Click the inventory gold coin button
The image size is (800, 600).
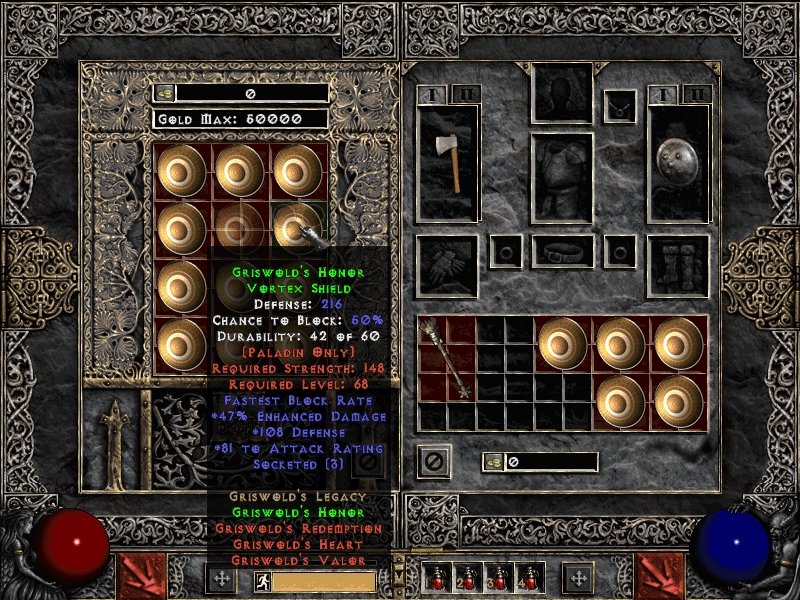(494, 462)
